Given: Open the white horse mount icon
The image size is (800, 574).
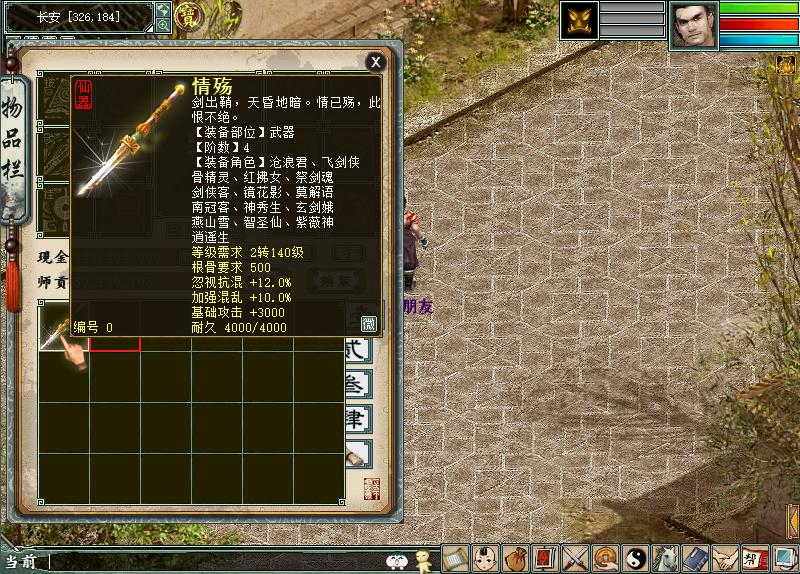Looking at the screenshot, I should tap(666, 558).
